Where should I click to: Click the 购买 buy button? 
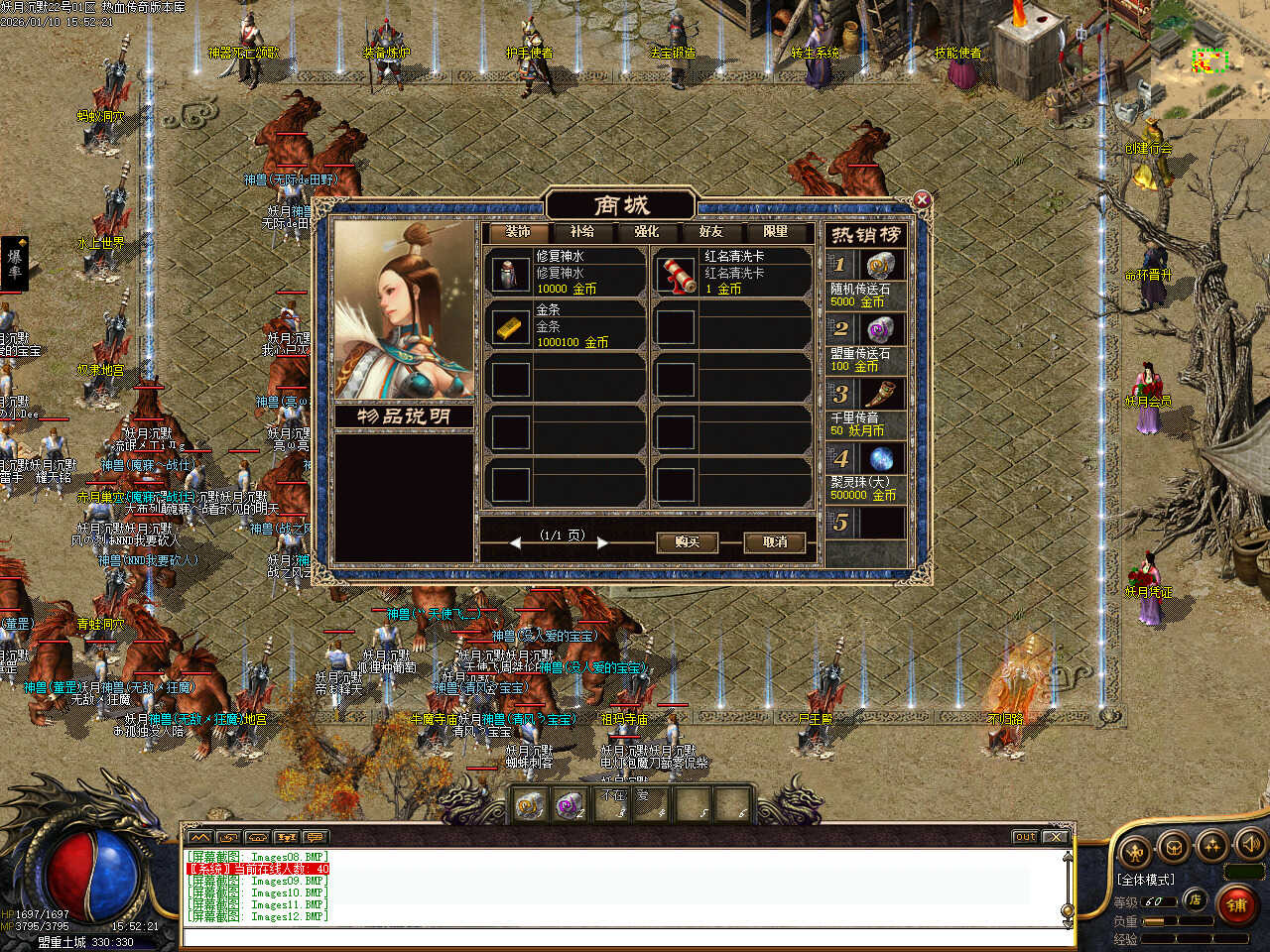click(687, 542)
